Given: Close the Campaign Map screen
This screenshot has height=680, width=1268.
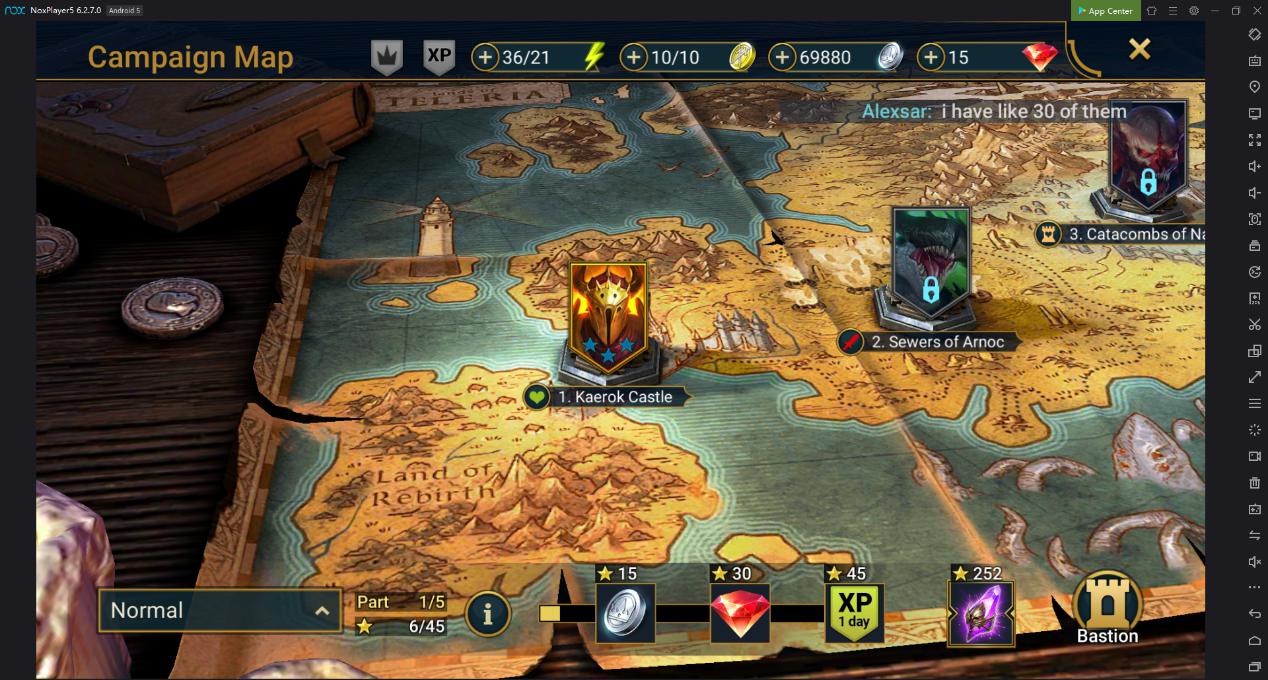Looking at the screenshot, I should (x=1139, y=49).
